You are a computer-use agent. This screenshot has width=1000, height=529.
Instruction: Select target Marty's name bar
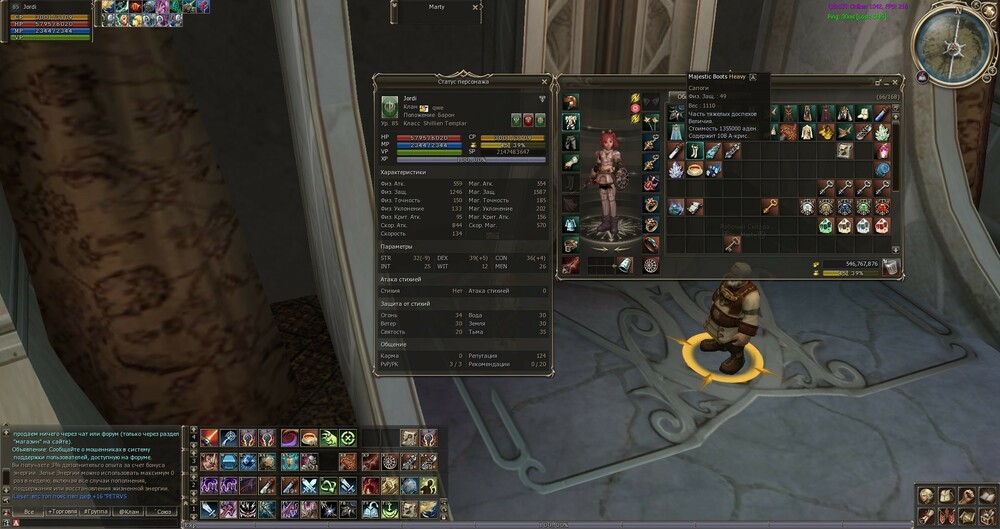tap(437, 7)
